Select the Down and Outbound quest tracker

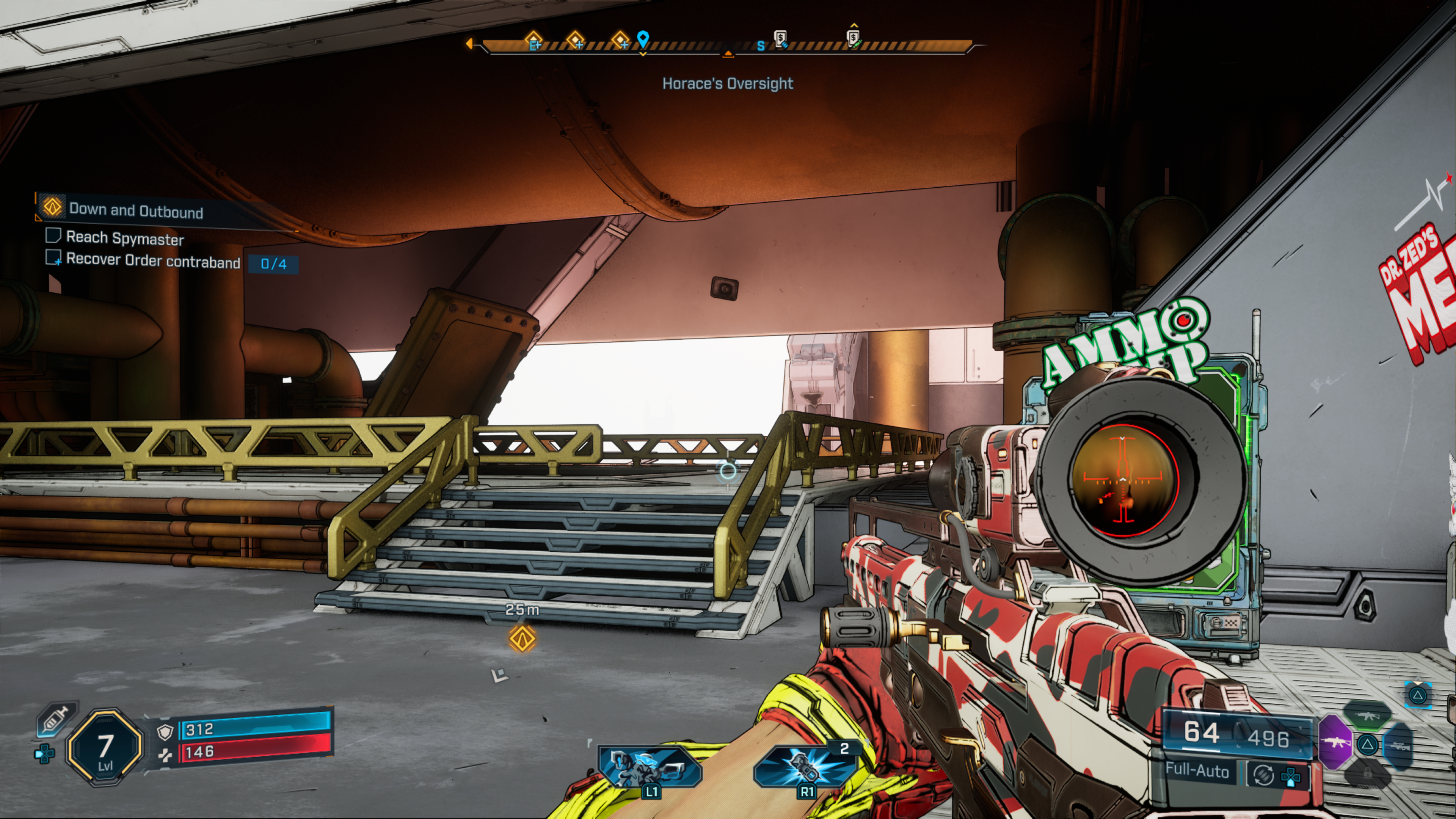(136, 210)
